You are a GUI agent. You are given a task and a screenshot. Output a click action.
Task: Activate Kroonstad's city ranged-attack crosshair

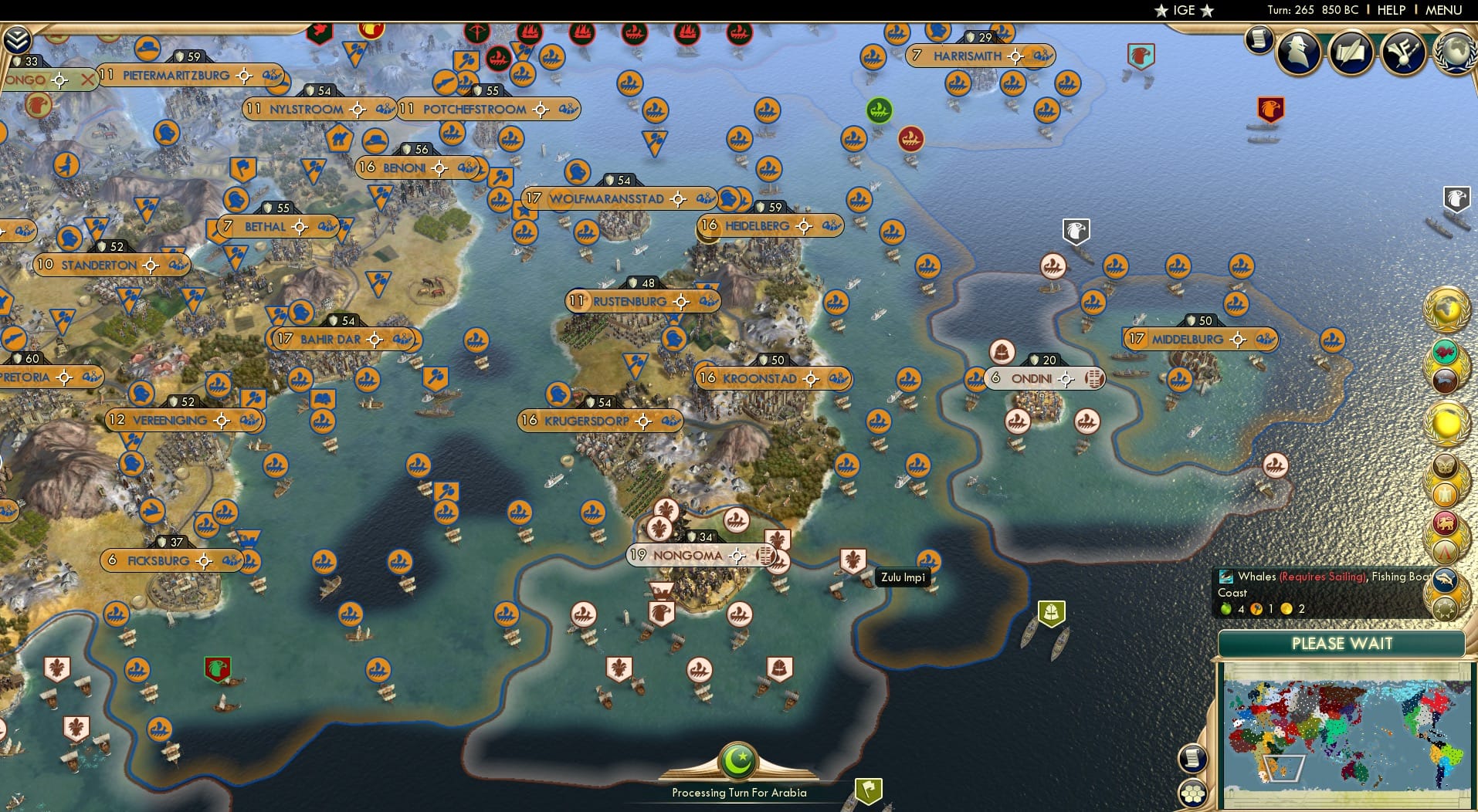[x=811, y=378]
